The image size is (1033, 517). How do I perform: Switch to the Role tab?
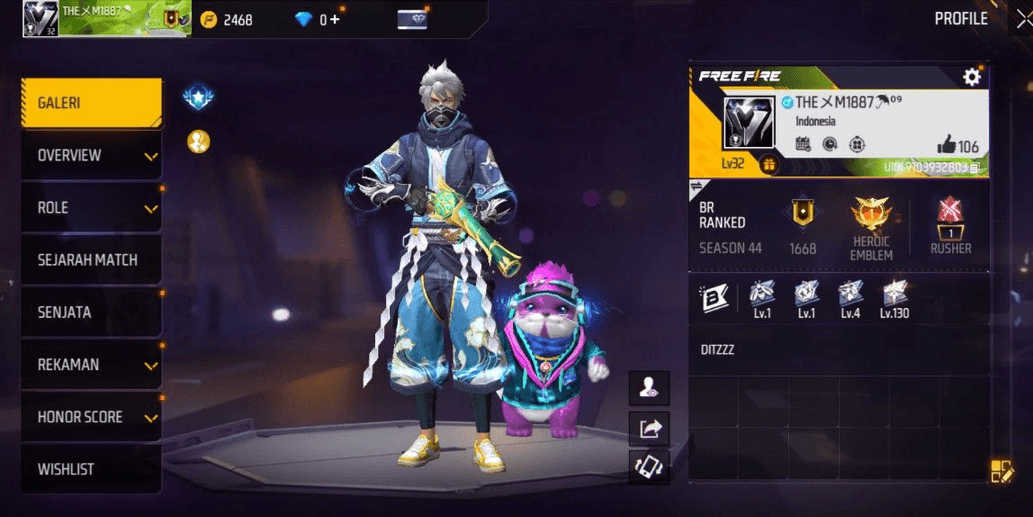click(x=91, y=208)
